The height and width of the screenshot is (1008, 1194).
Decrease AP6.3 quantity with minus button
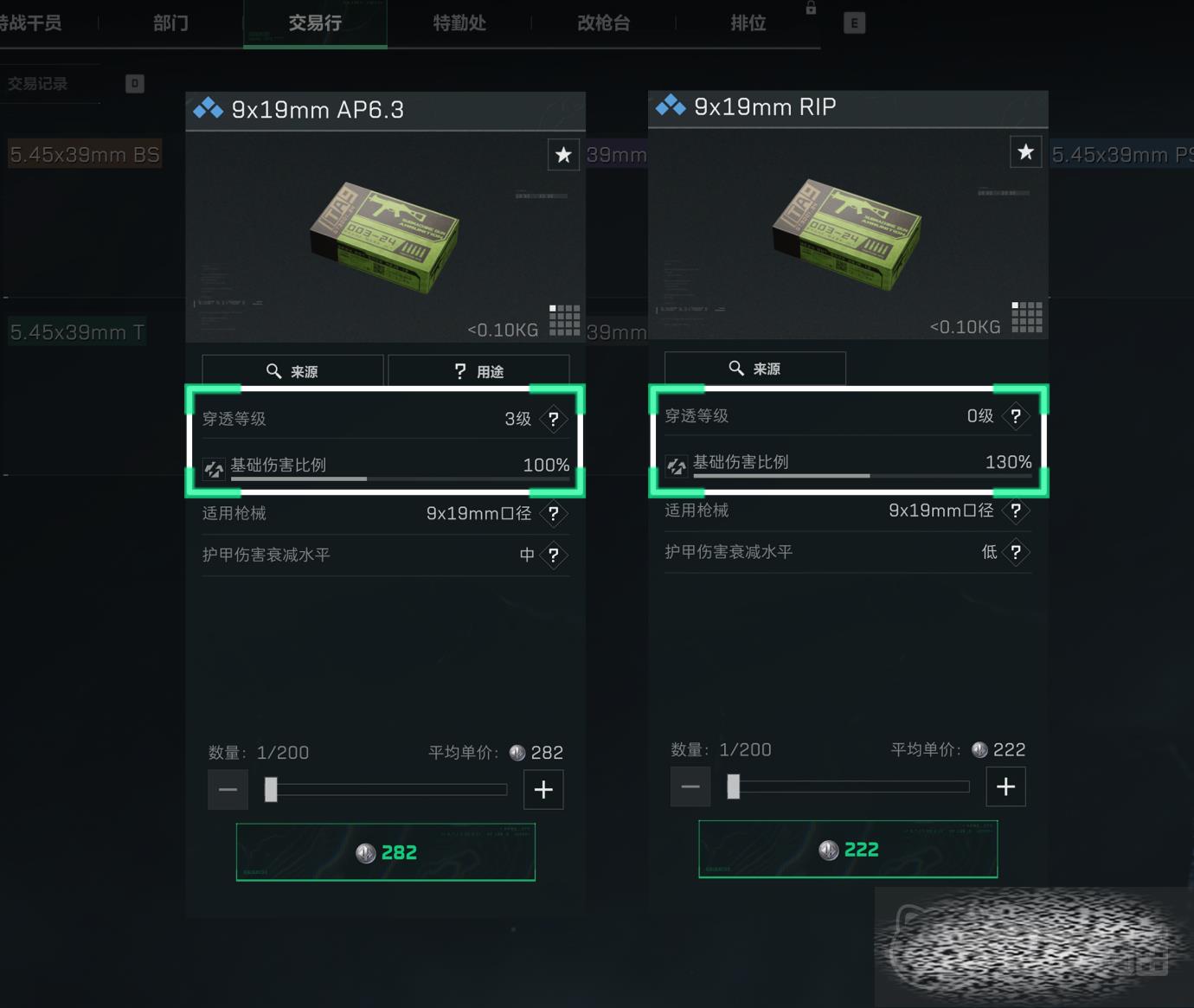[228, 789]
